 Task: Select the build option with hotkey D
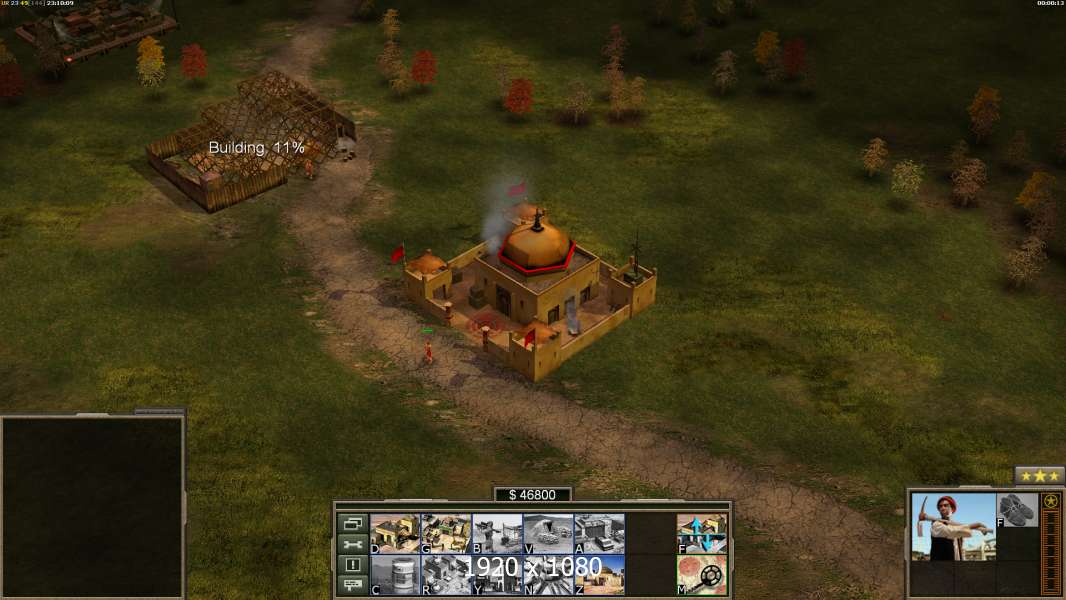pos(395,533)
